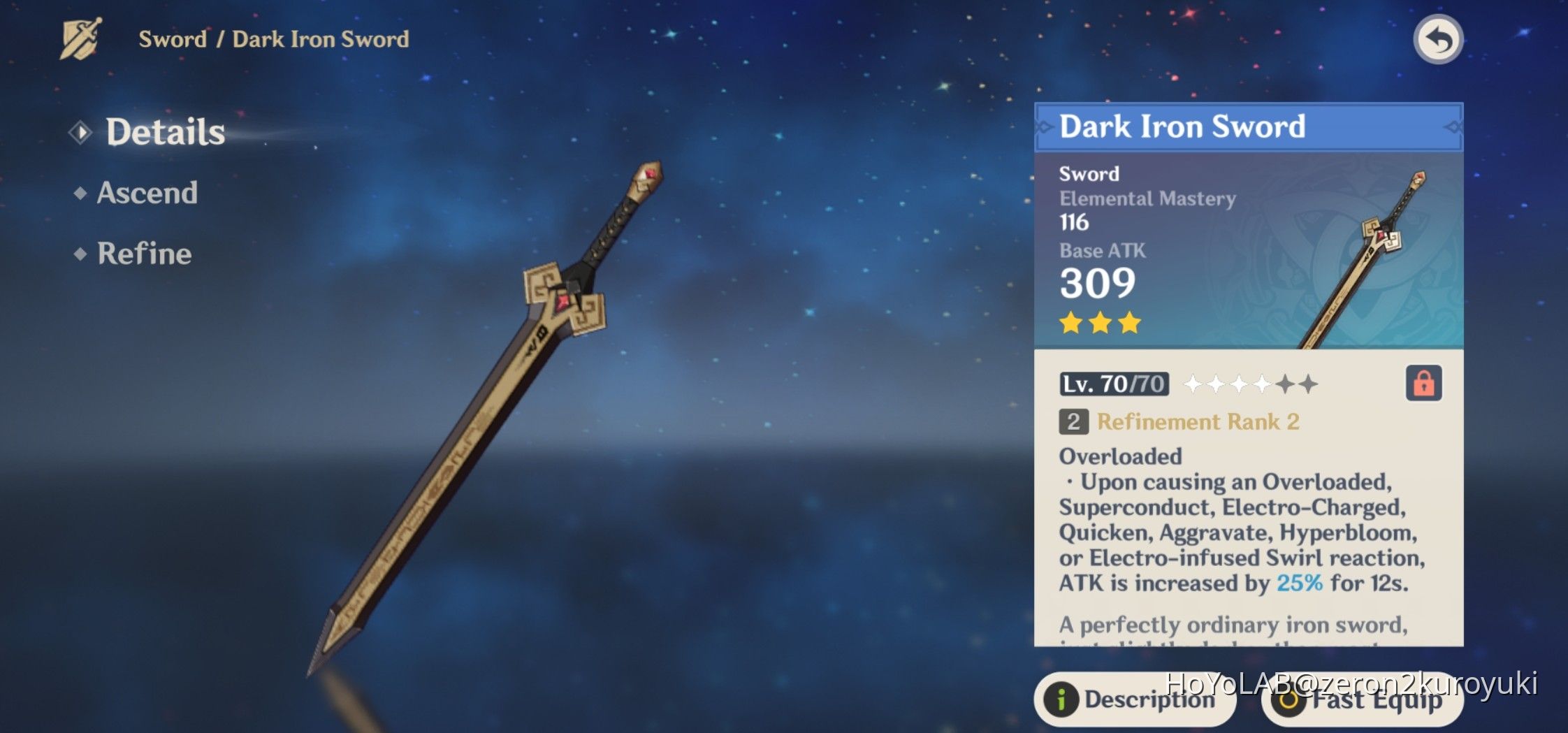Switch to the Ascend section
Viewport: 1568px width, 733px height.
coord(146,194)
